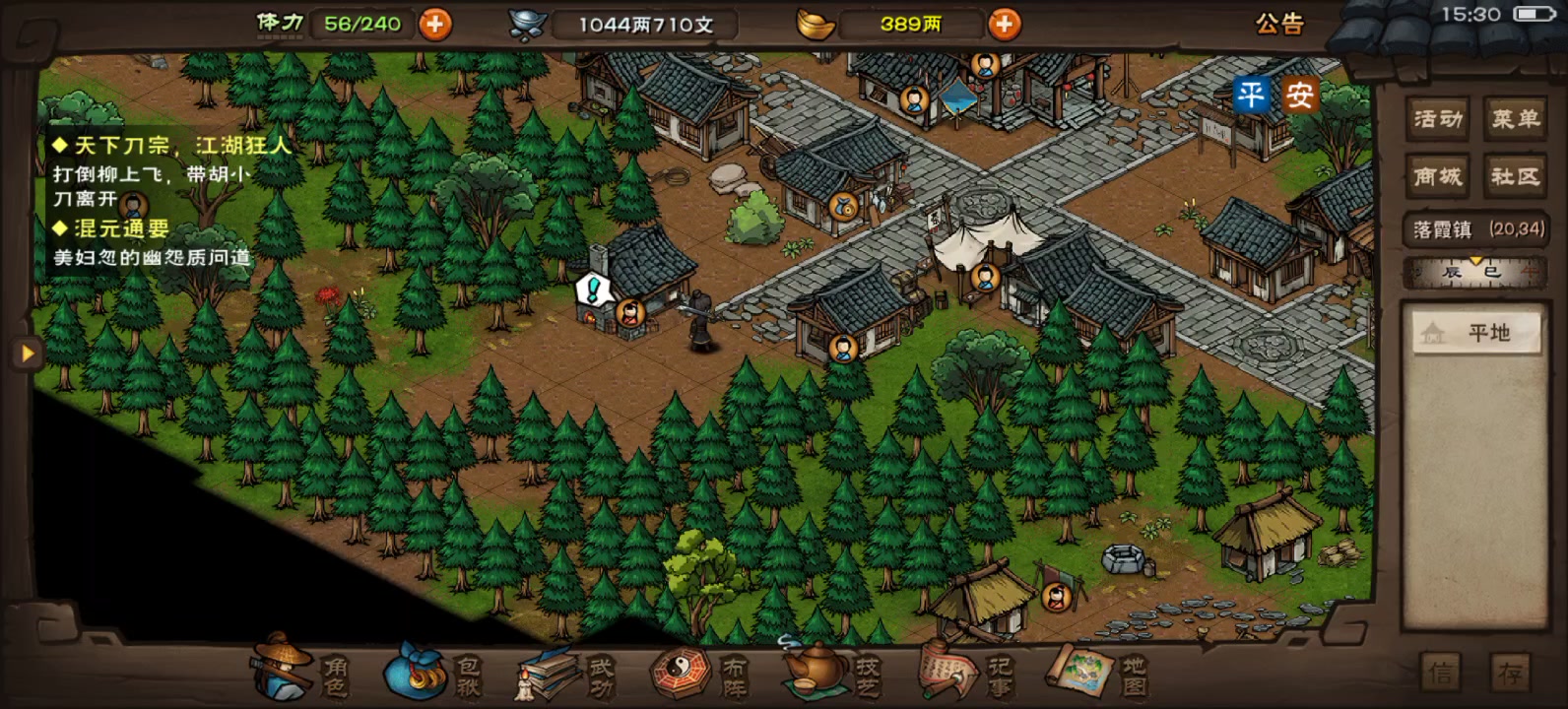Open the 记事 journal scroll

click(964, 674)
